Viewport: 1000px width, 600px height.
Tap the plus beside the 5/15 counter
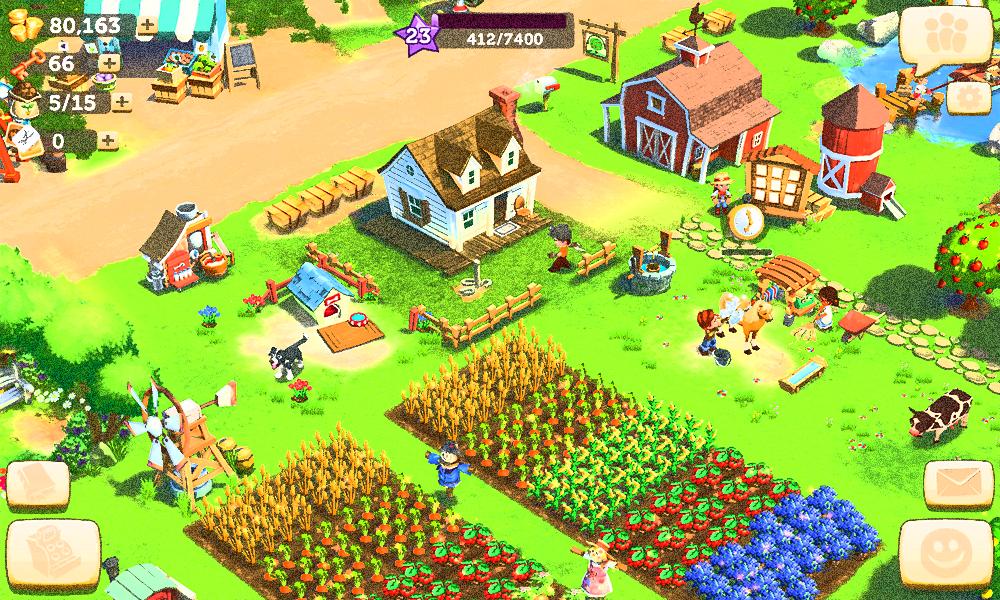click(122, 101)
